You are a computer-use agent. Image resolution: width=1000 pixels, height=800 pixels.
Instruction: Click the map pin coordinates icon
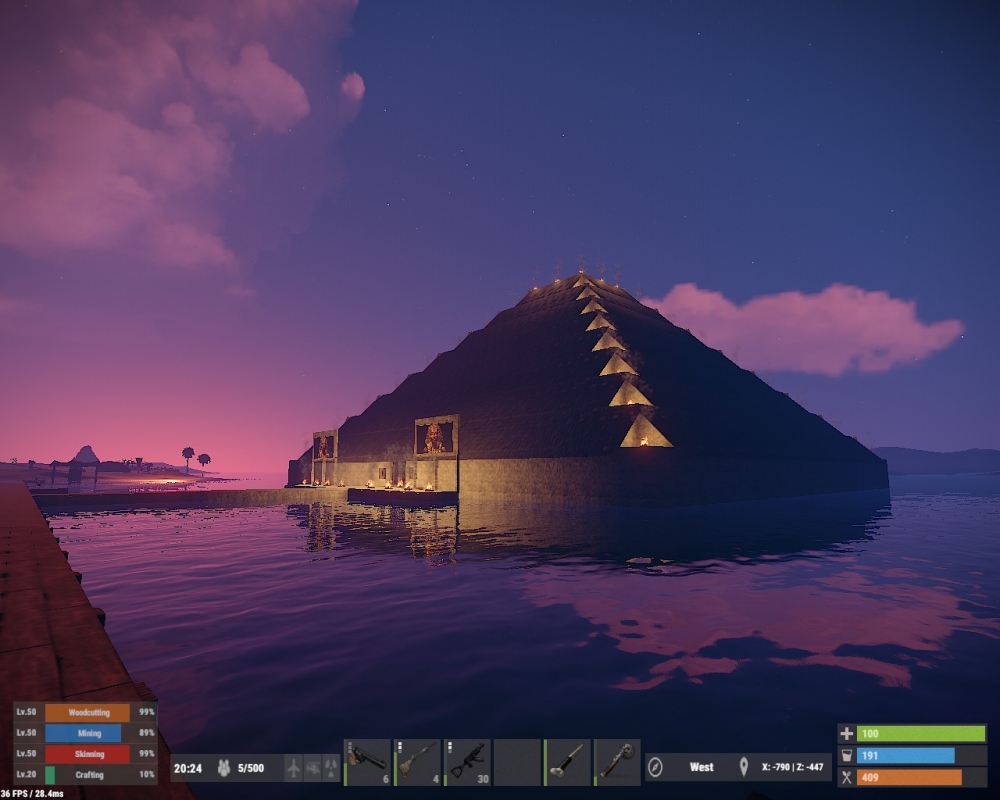coord(743,768)
